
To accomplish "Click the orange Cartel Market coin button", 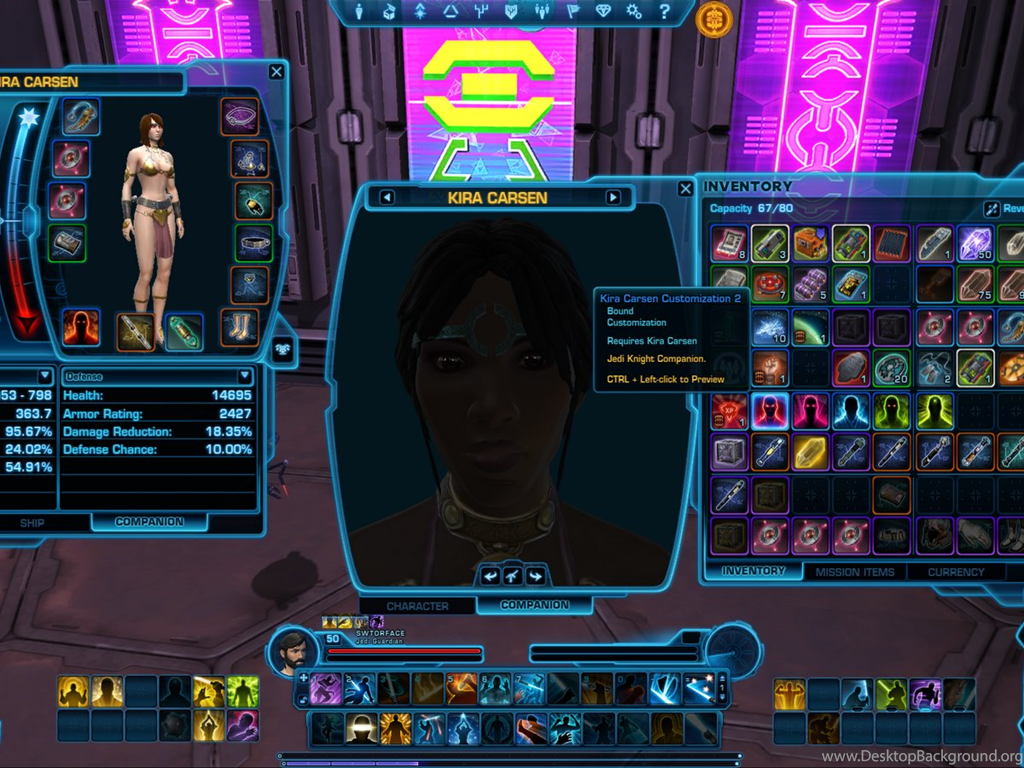I will pyautogui.click(x=714, y=17).
